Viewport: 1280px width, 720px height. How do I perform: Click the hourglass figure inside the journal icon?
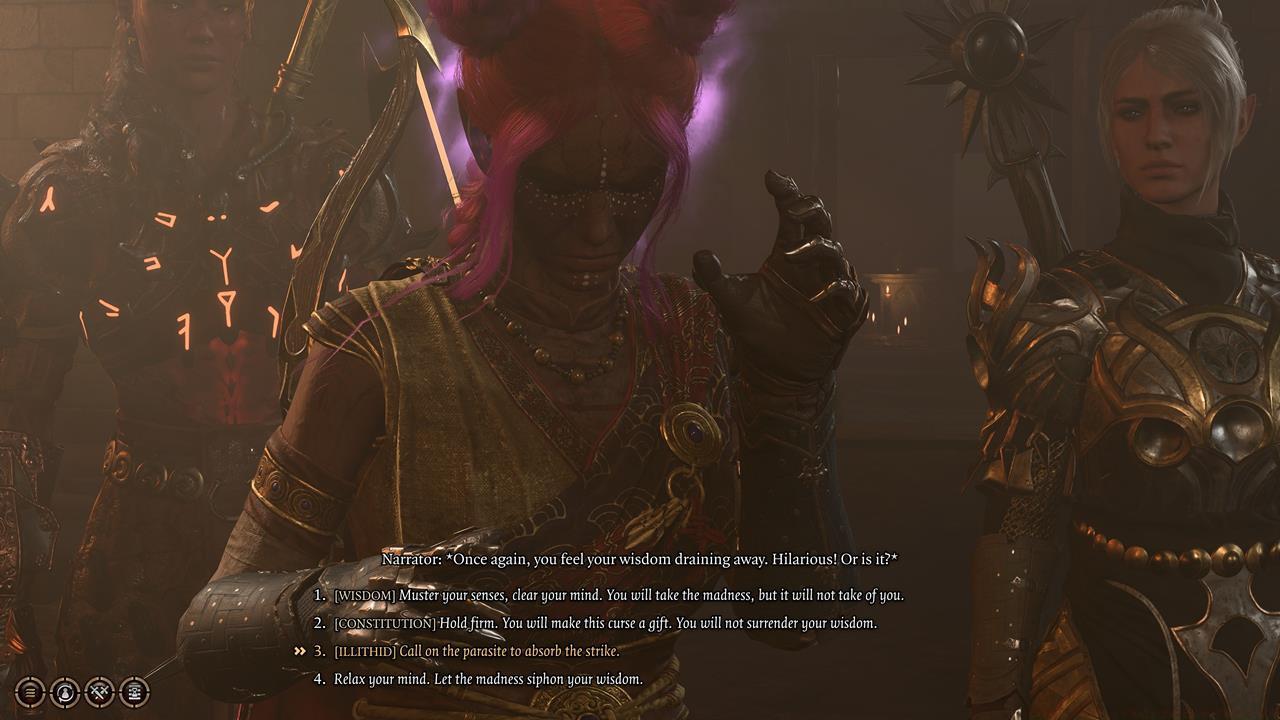pyautogui.click(x=134, y=691)
